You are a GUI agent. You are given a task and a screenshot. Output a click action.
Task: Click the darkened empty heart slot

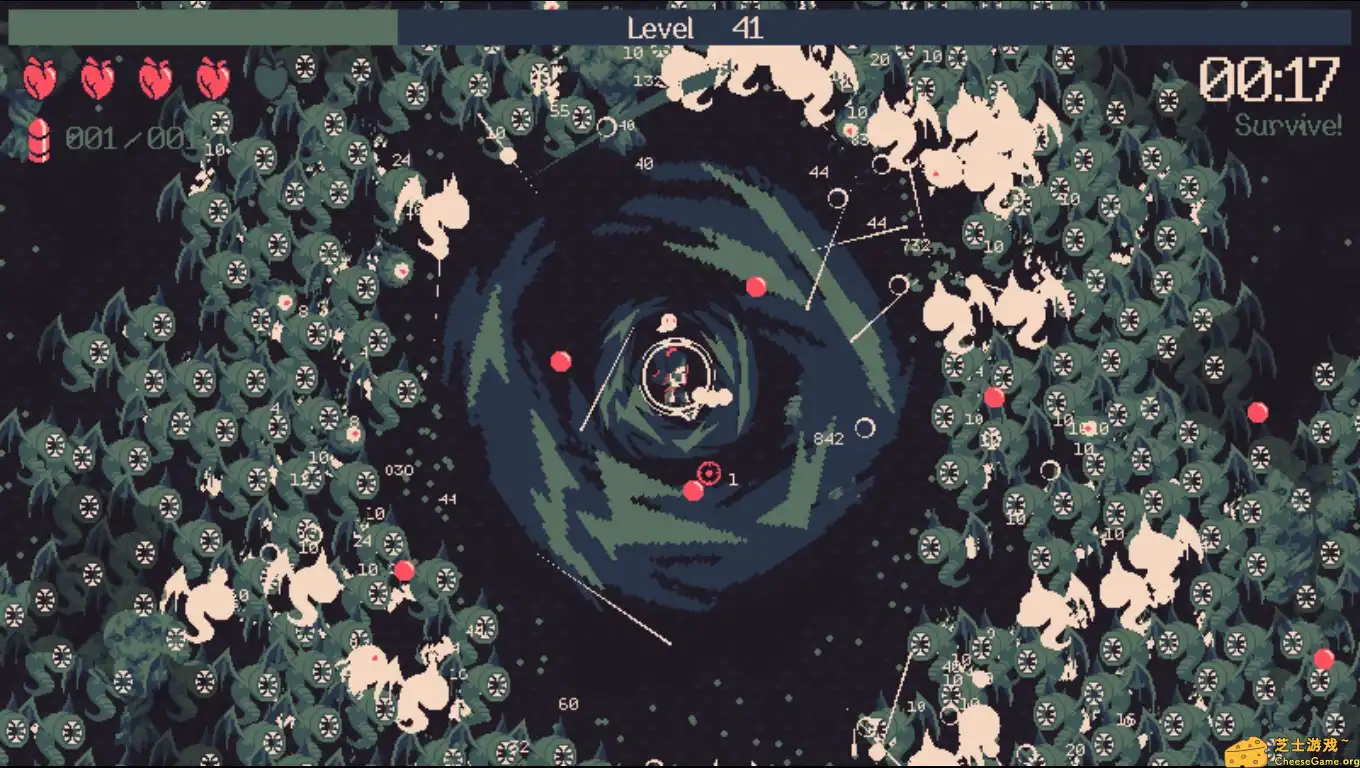coord(273,80)
